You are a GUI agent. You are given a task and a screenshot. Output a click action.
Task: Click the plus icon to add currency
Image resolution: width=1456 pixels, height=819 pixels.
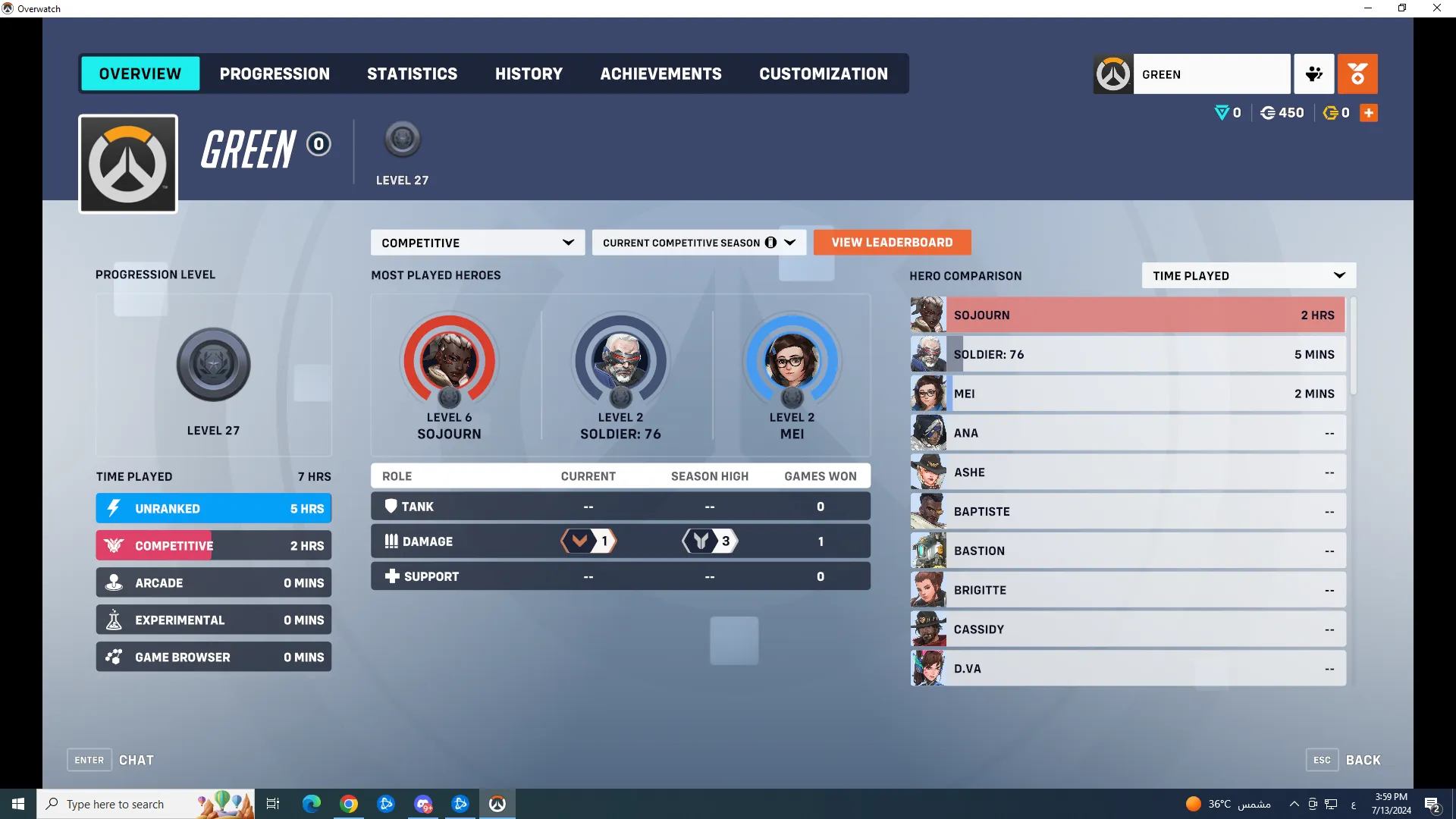coord(1369,112)
